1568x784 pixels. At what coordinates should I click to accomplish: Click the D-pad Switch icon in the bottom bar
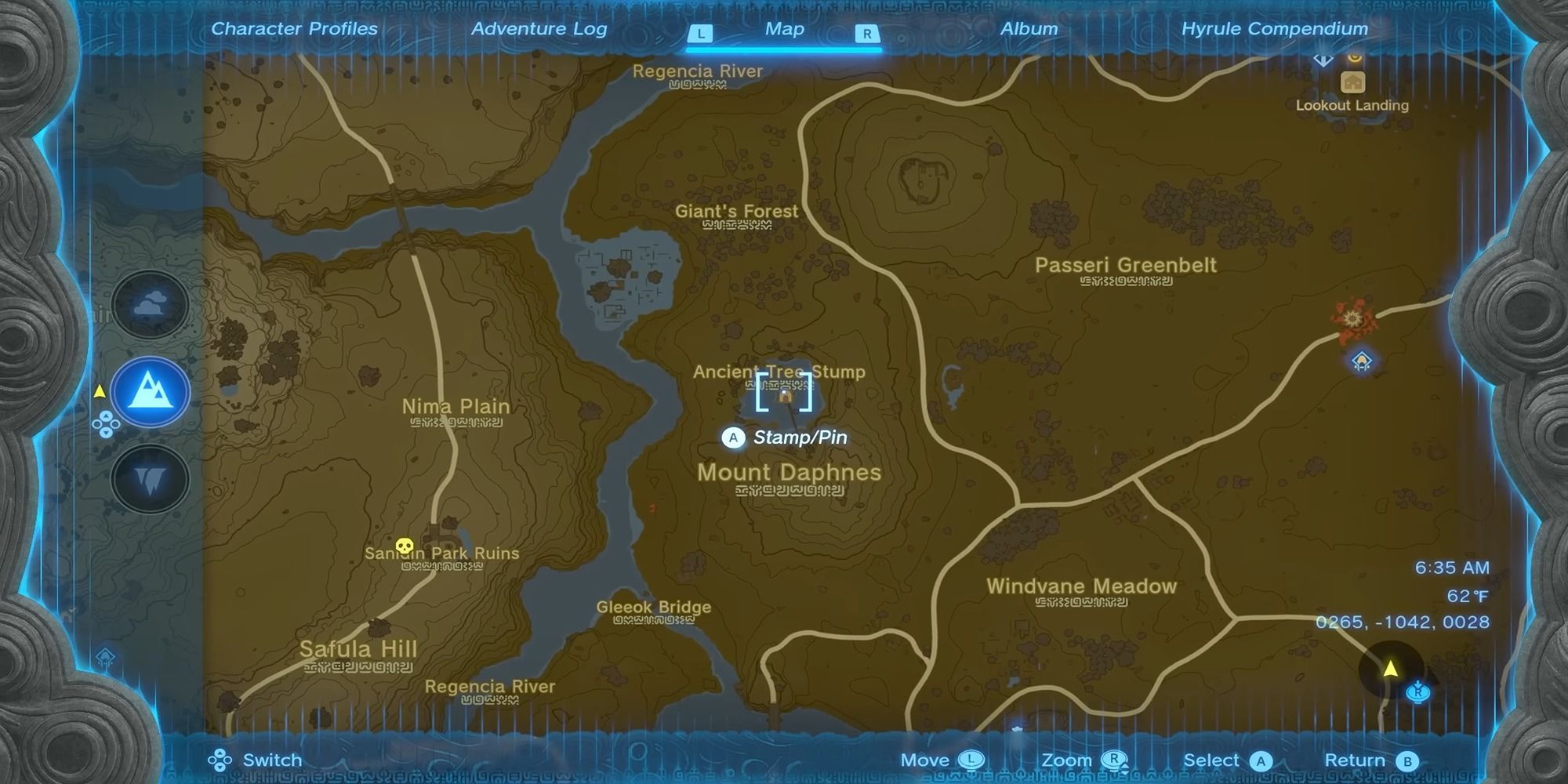tap(220, 760)
